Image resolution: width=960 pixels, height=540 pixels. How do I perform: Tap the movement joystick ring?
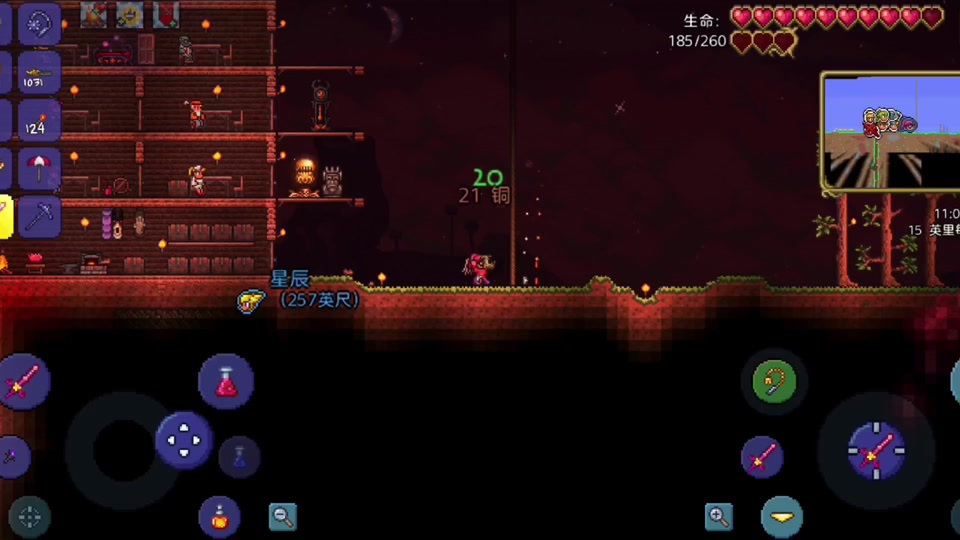pyautogui.click(x=122, y=449)
